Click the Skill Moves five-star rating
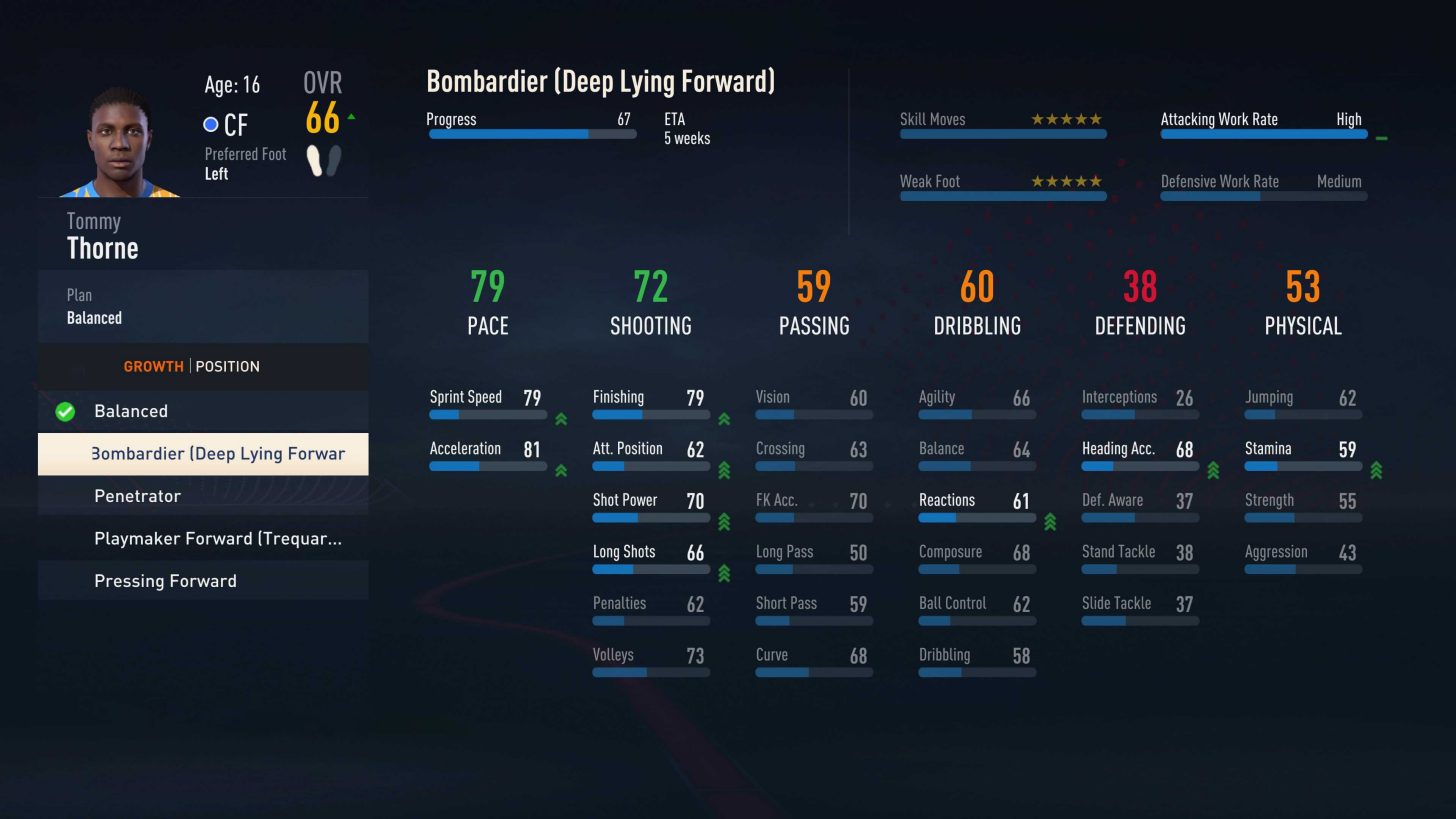 1066,119
